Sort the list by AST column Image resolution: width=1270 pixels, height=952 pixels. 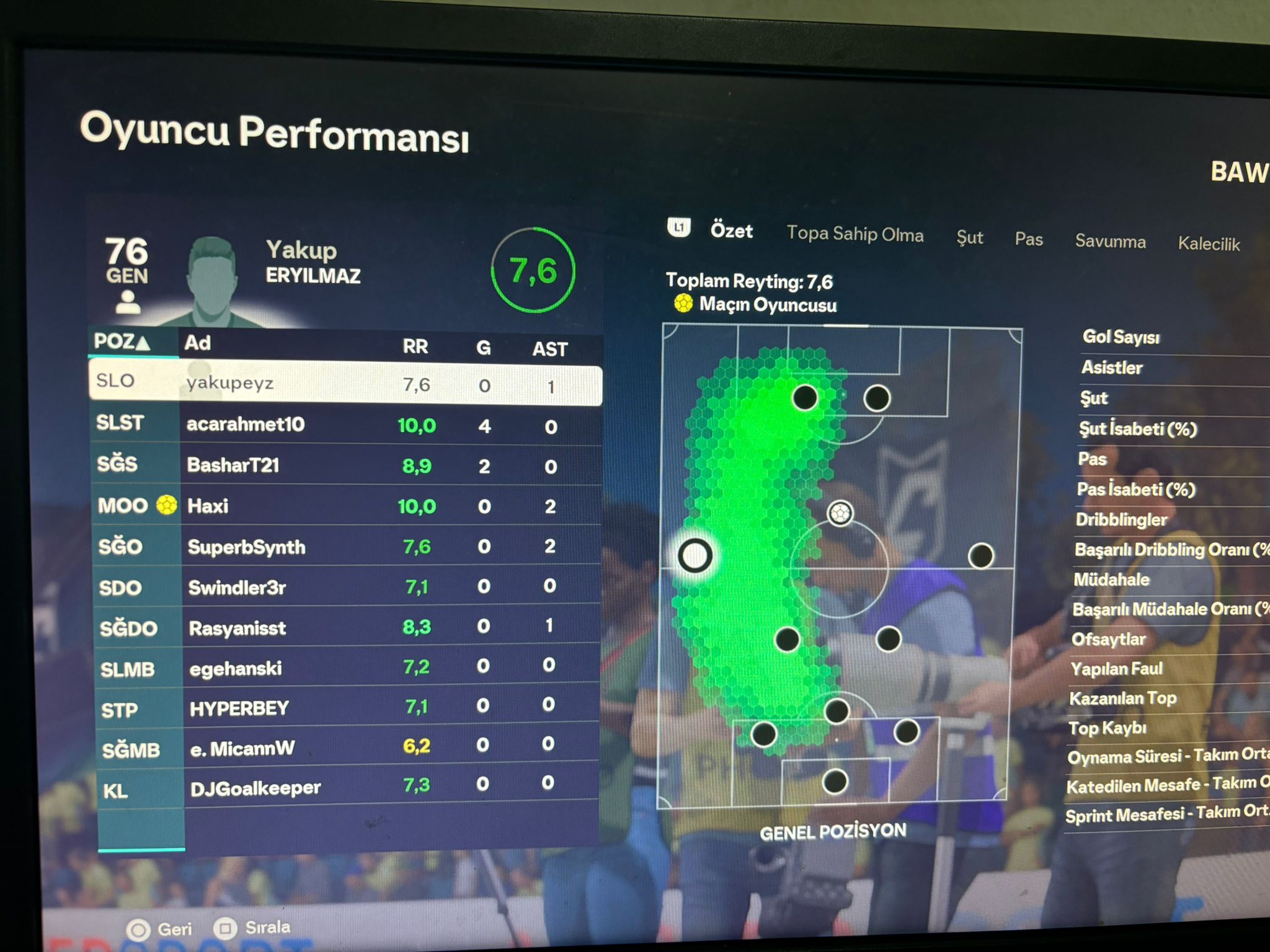(549, 350)
